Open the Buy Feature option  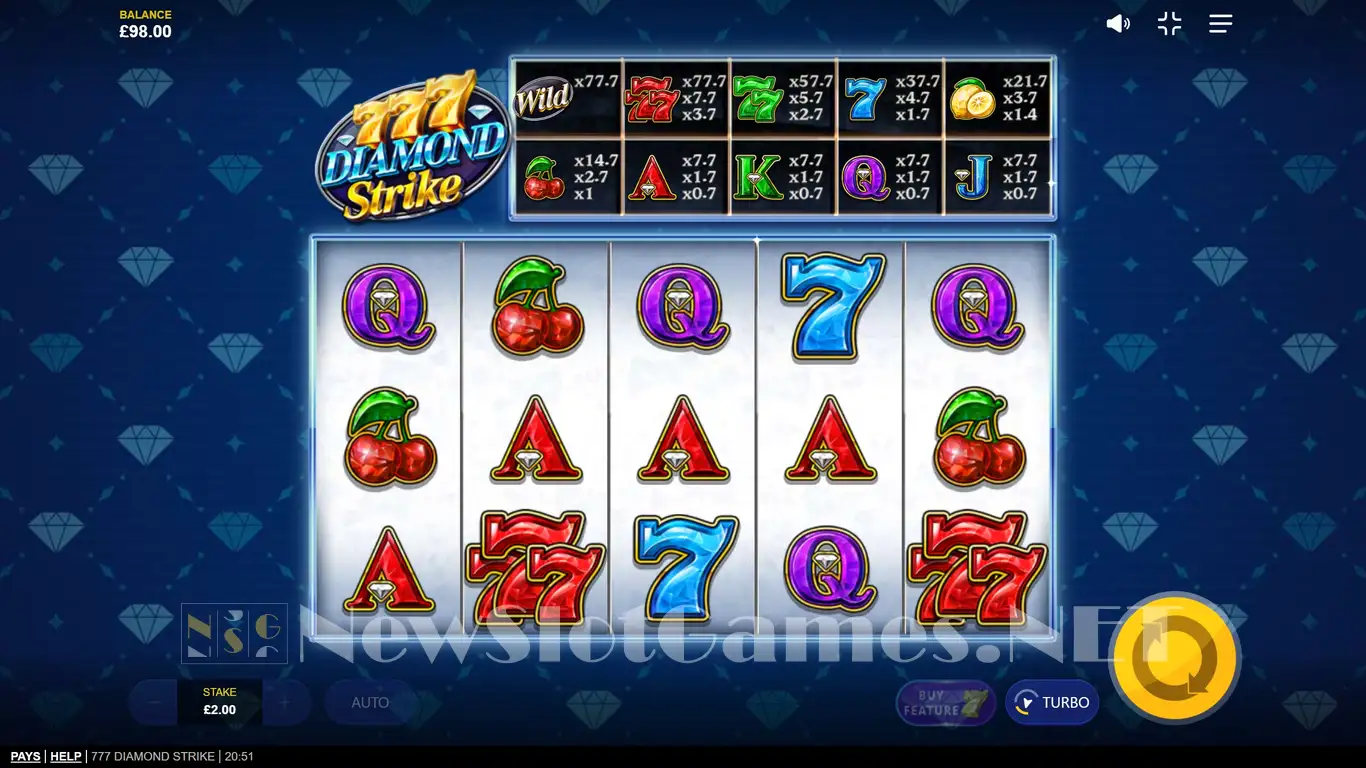945,703
